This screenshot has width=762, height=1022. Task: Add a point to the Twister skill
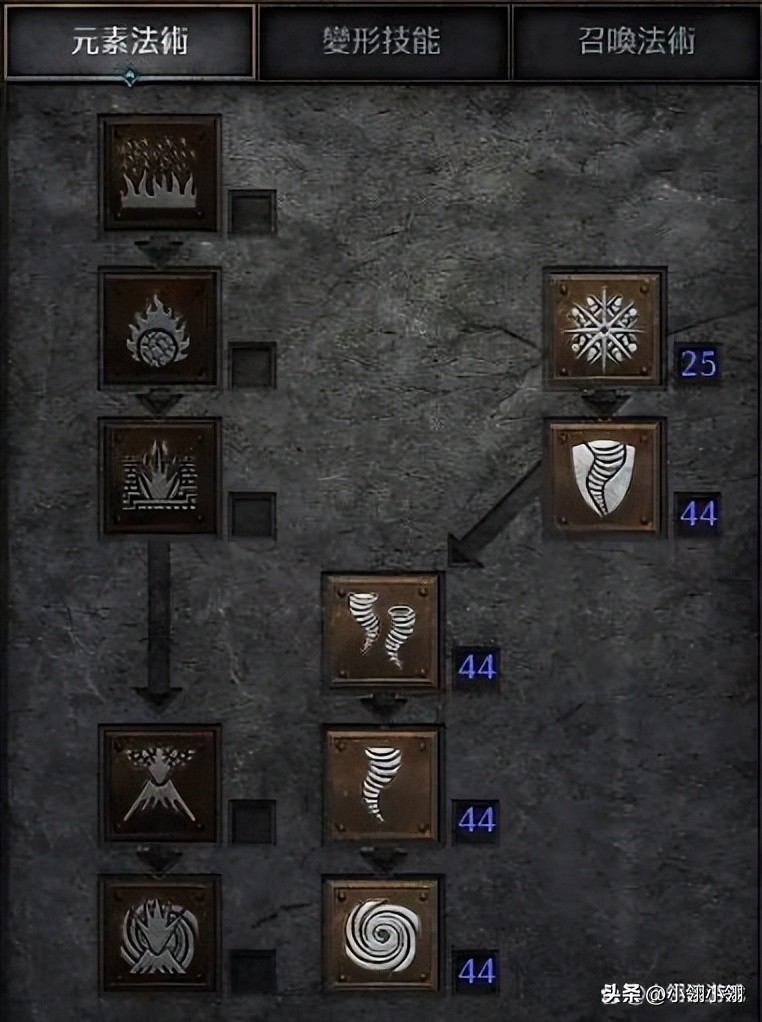(x=381, y=630)
